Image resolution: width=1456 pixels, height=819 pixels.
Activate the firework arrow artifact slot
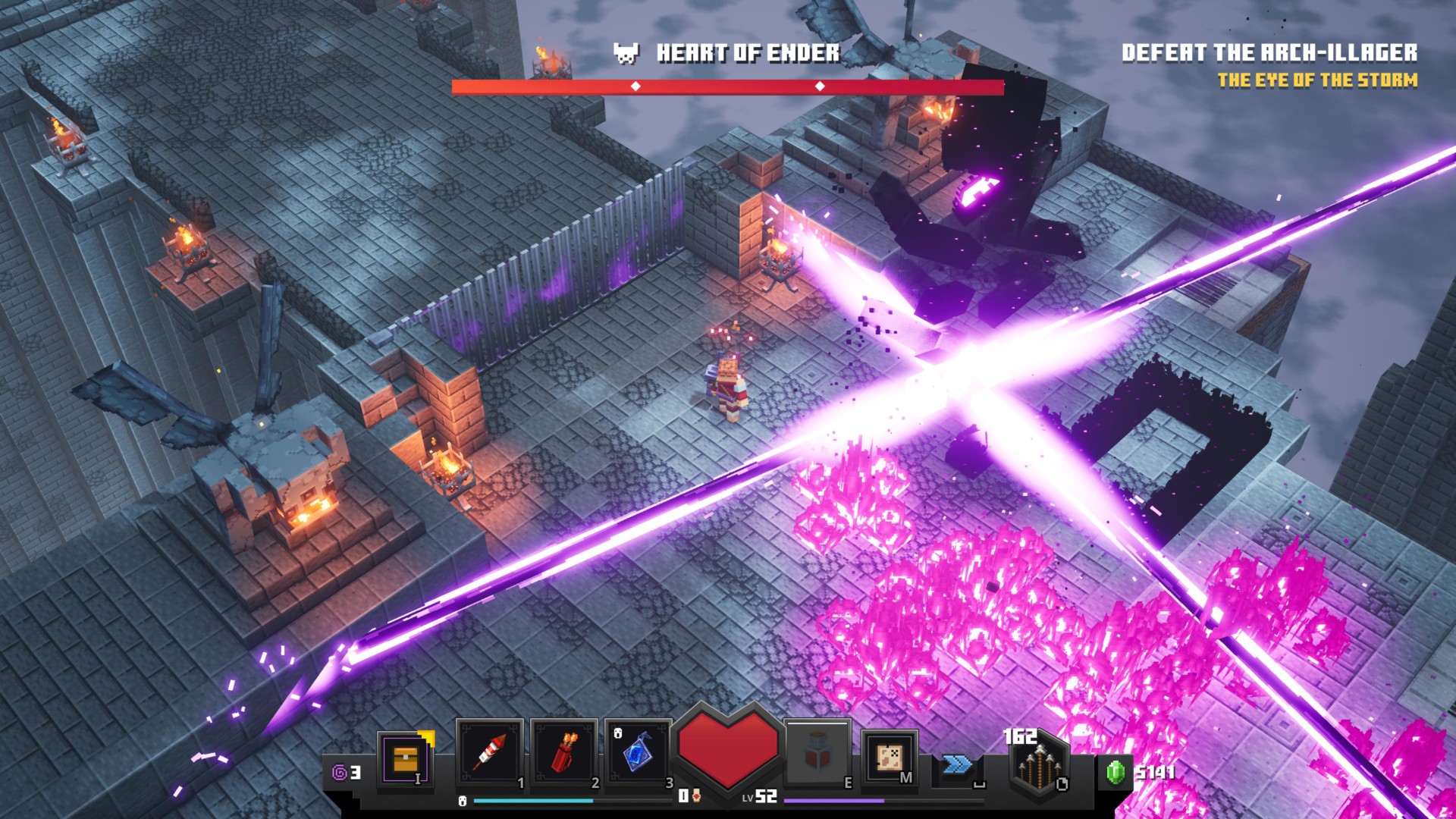(x=489, y=753)
